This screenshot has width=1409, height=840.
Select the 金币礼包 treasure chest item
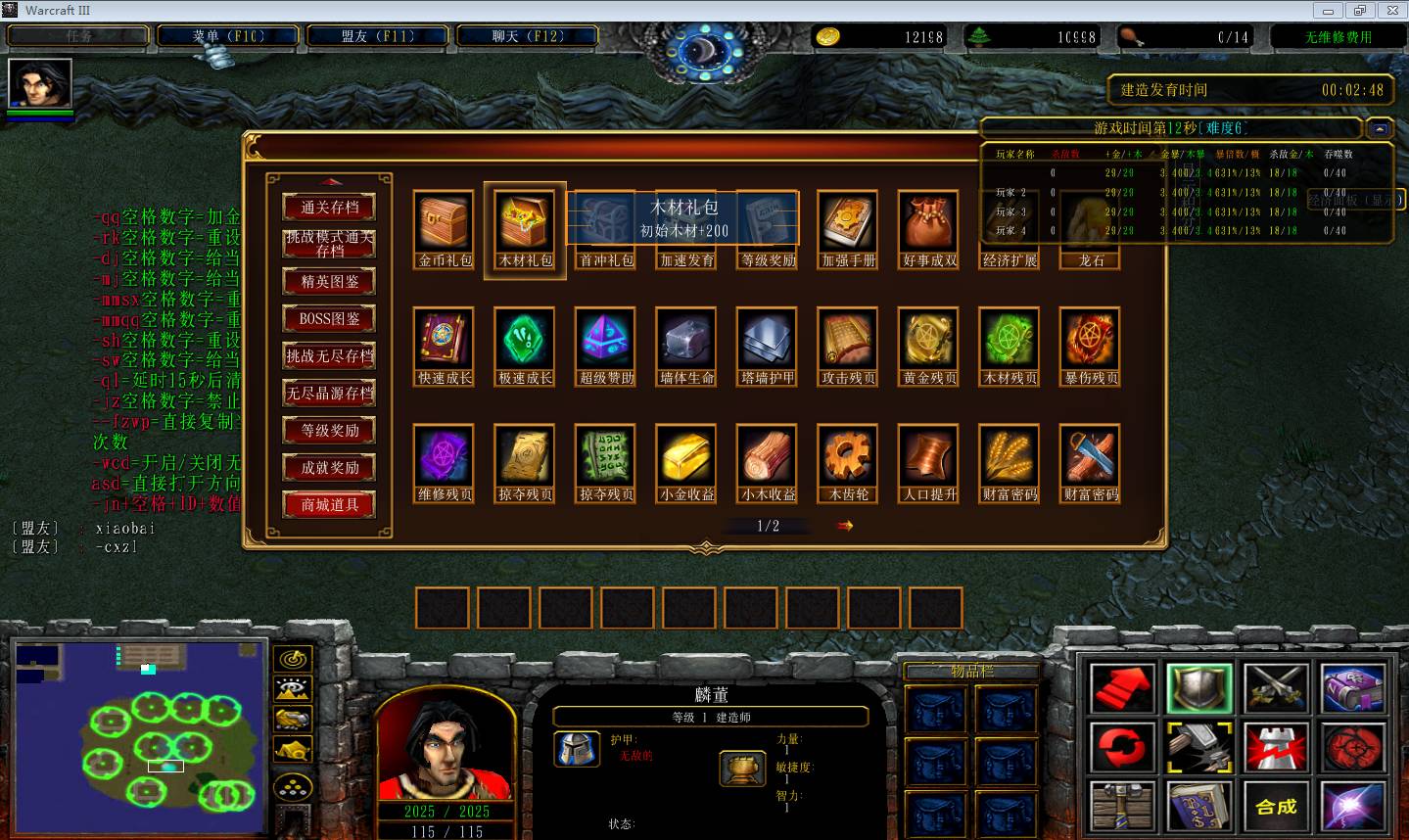(445, 221)
